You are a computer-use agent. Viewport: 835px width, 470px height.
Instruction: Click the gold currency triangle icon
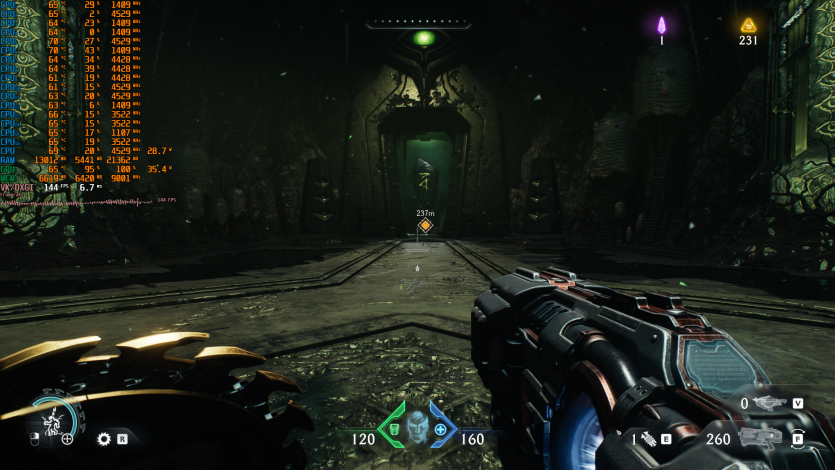(747, 25)
